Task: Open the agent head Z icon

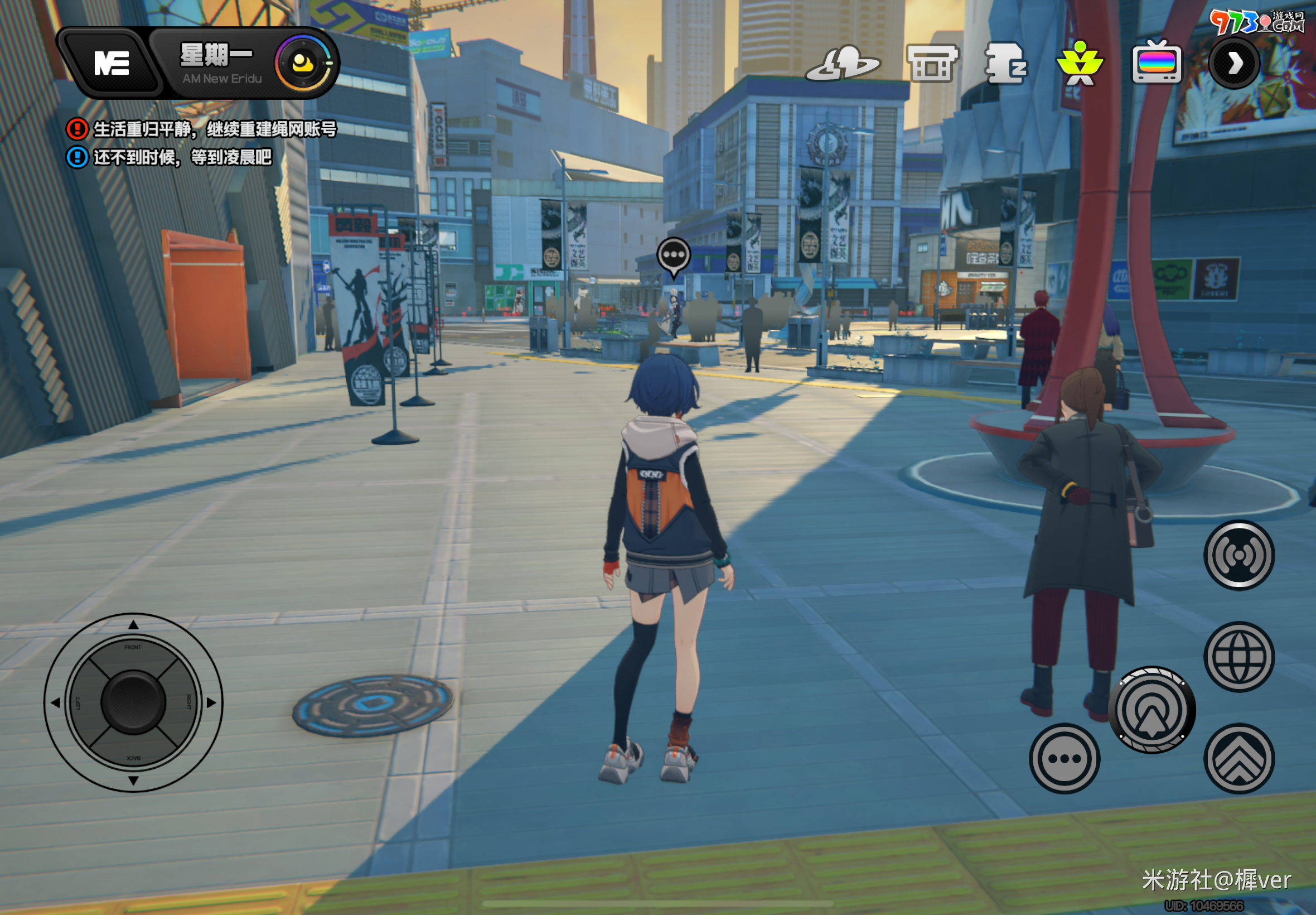Action: coord(1006,63)
